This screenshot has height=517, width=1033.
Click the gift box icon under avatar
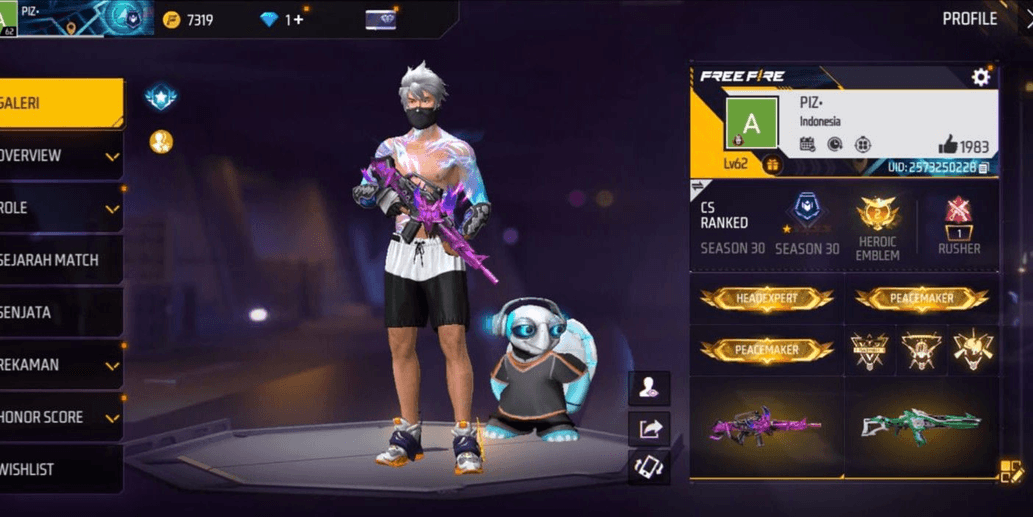772,164
